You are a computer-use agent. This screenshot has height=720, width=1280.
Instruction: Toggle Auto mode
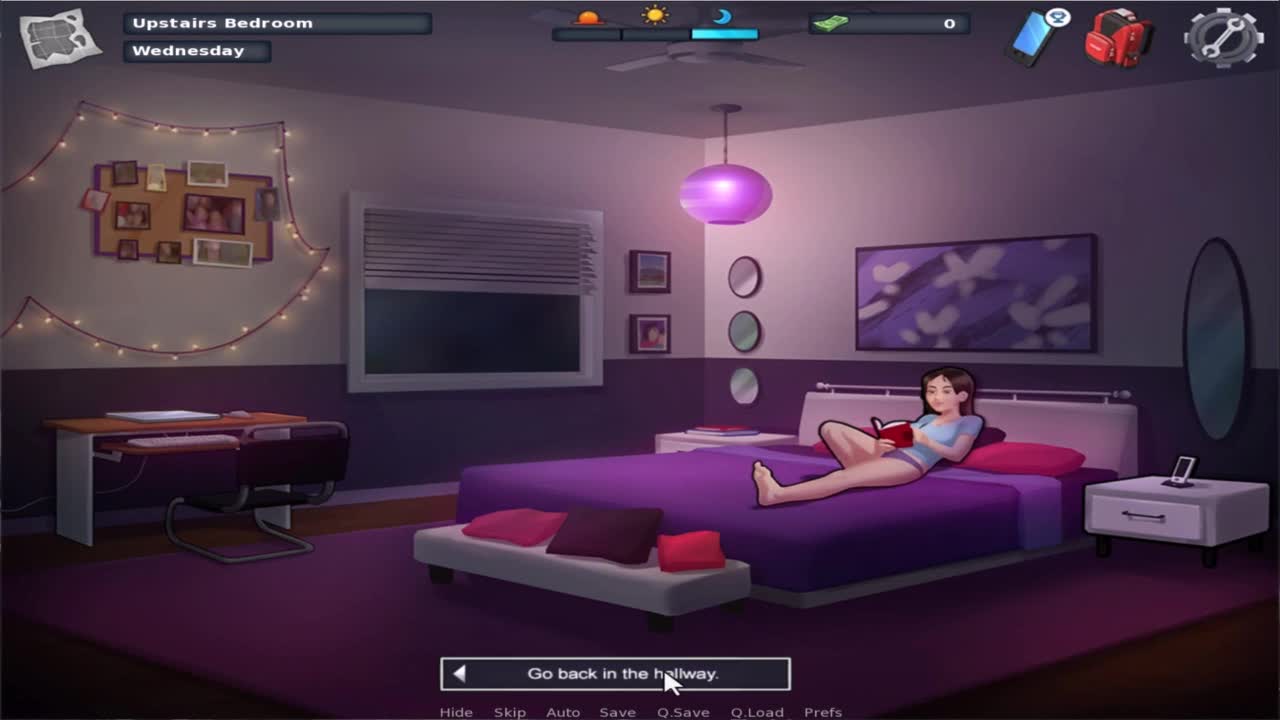click(x=563, y=712)
